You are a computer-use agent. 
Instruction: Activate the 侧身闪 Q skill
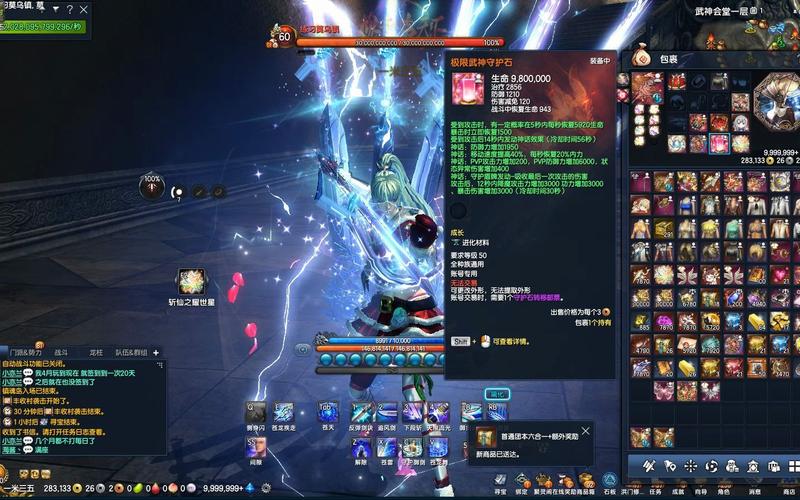[256, 413]
